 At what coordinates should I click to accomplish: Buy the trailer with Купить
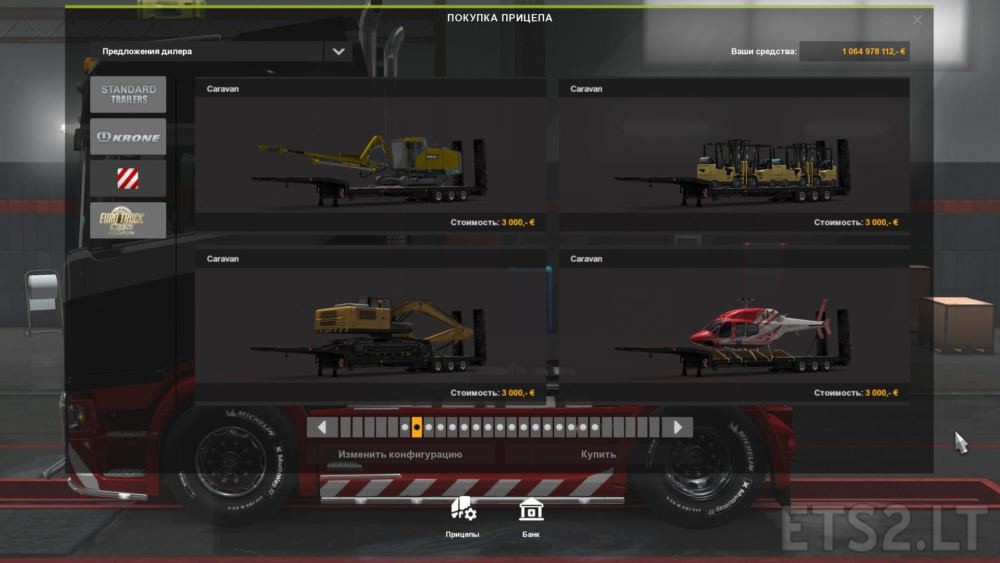(x=598, y=455)
